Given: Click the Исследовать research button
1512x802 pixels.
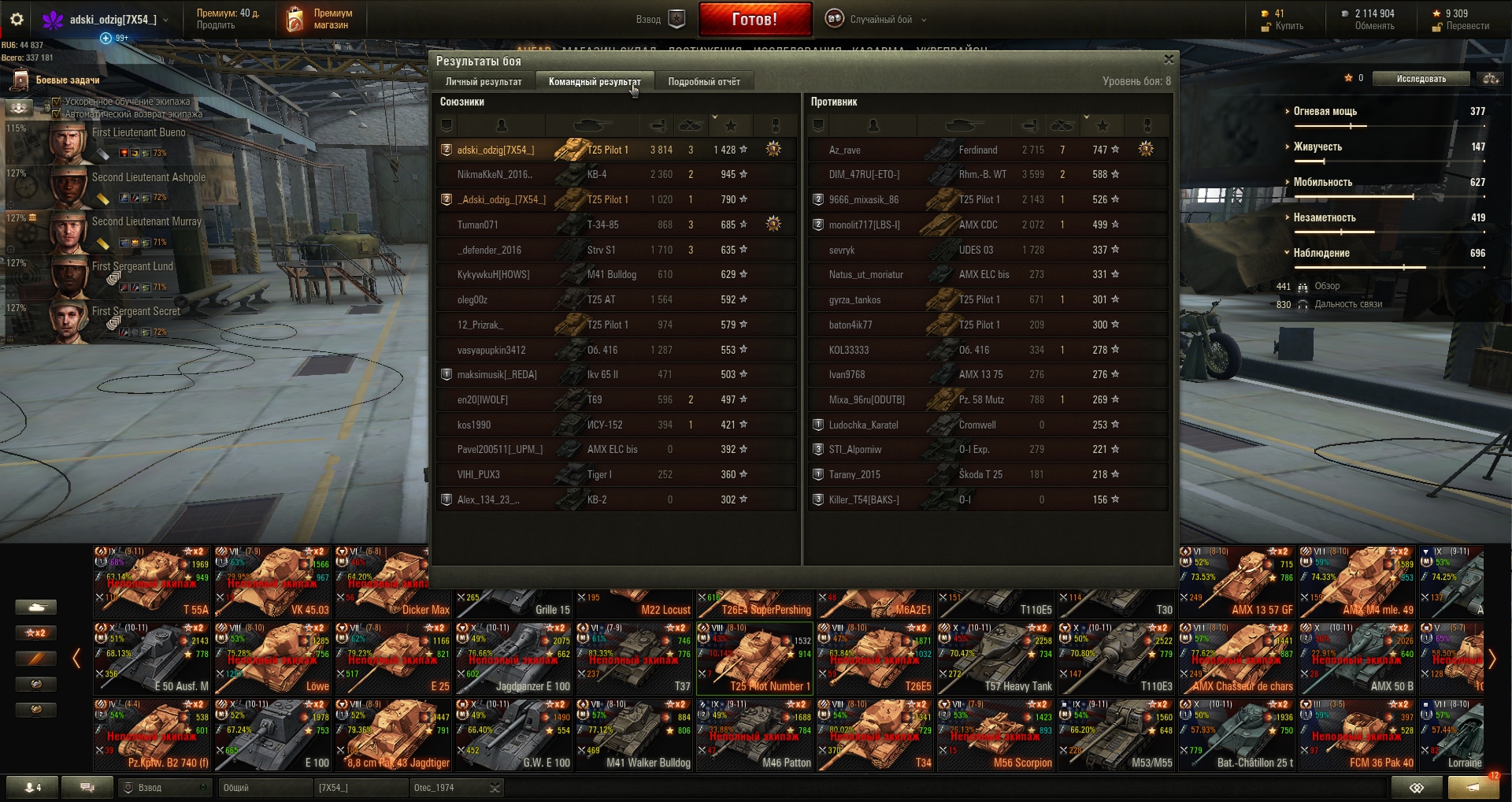Looking at the screenshot, I should point(1421,79).
